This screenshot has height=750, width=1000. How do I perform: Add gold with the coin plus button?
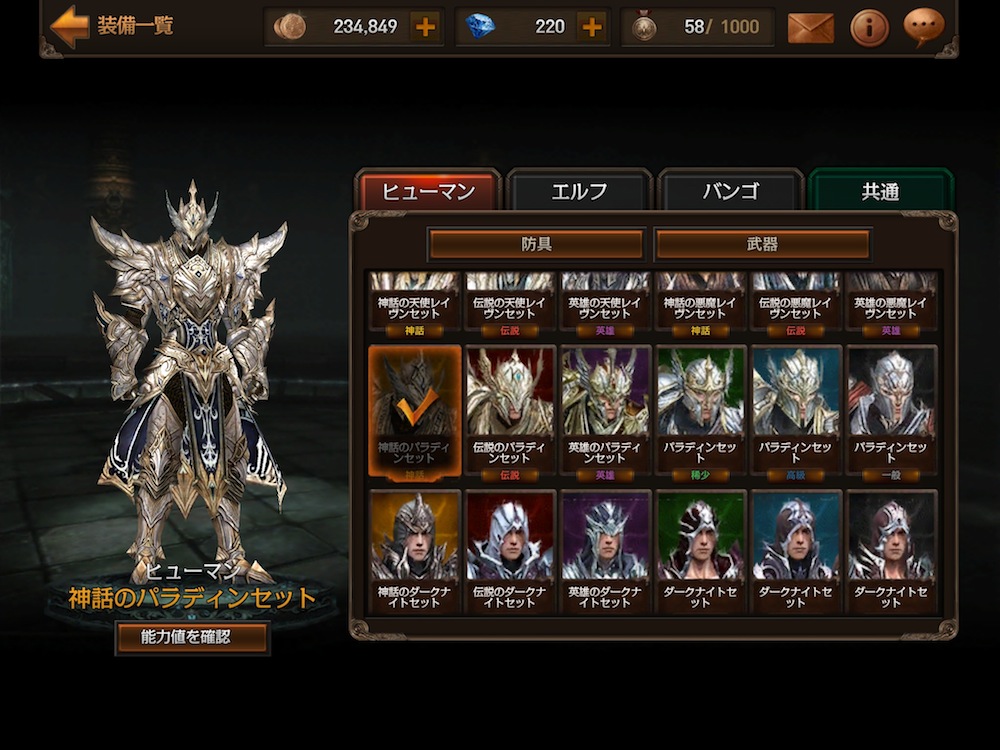(425, 27)
